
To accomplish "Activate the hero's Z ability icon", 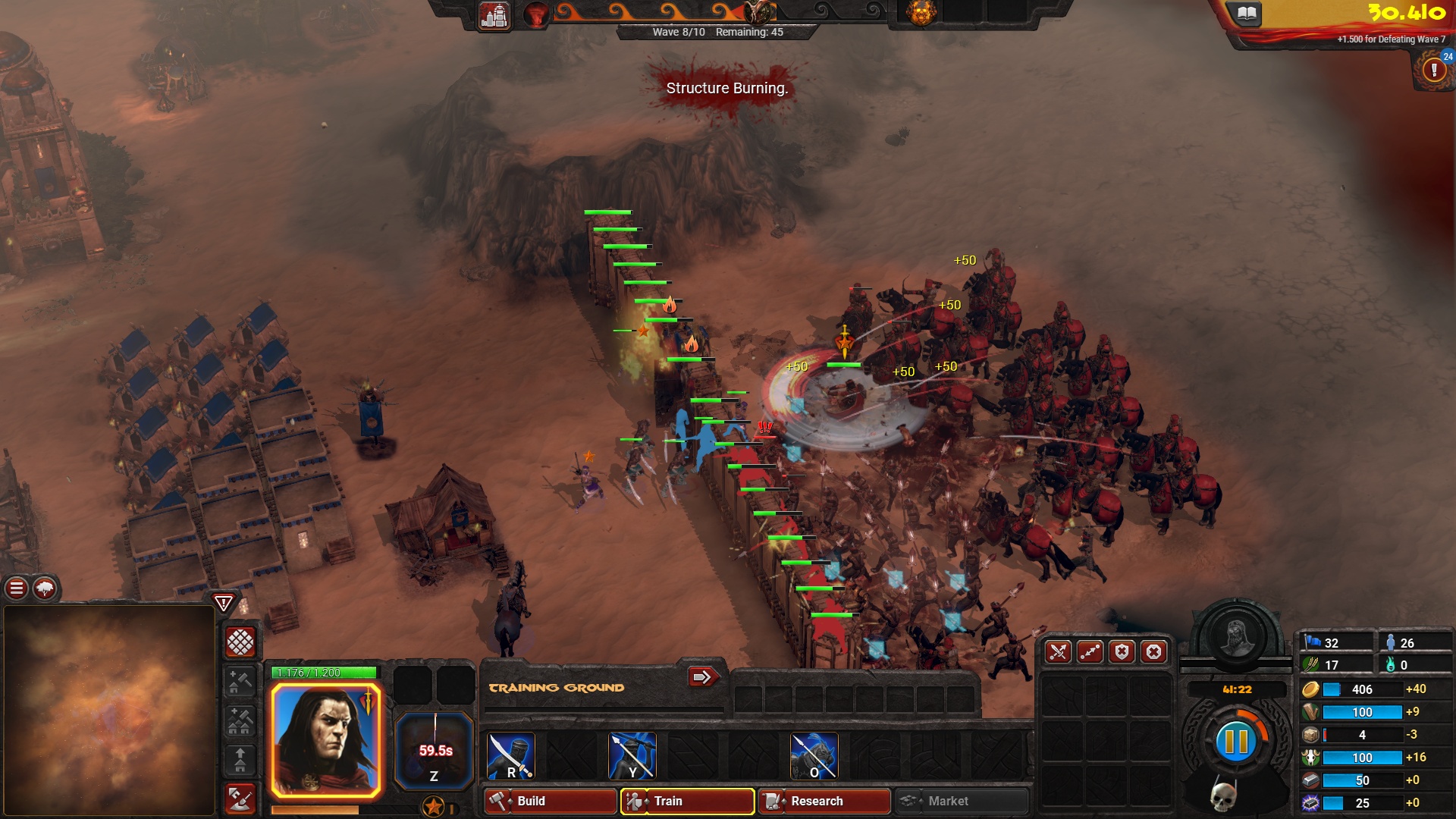I will [x=435, y=747].
